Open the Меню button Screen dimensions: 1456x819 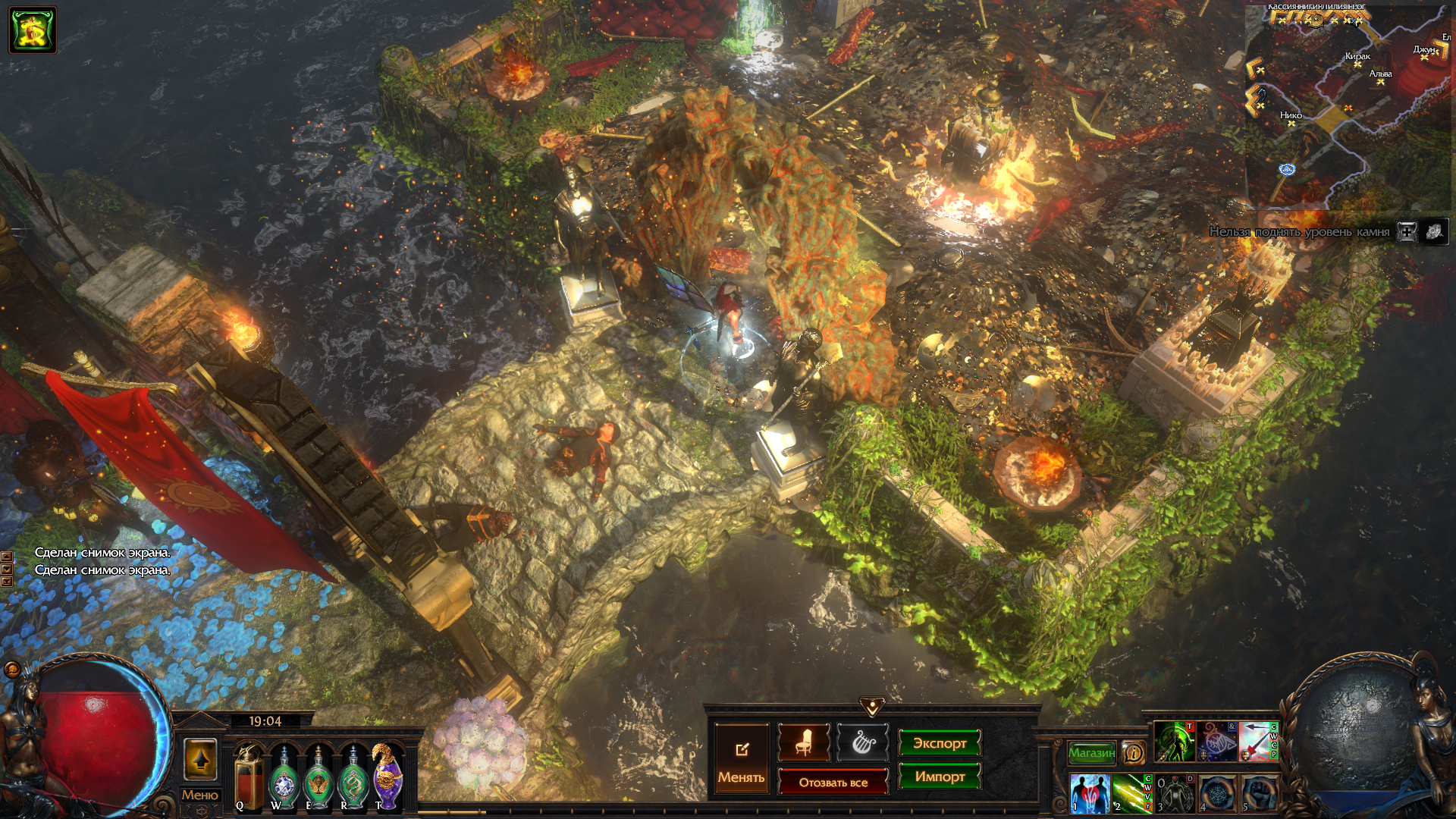(x=199, y=795)
